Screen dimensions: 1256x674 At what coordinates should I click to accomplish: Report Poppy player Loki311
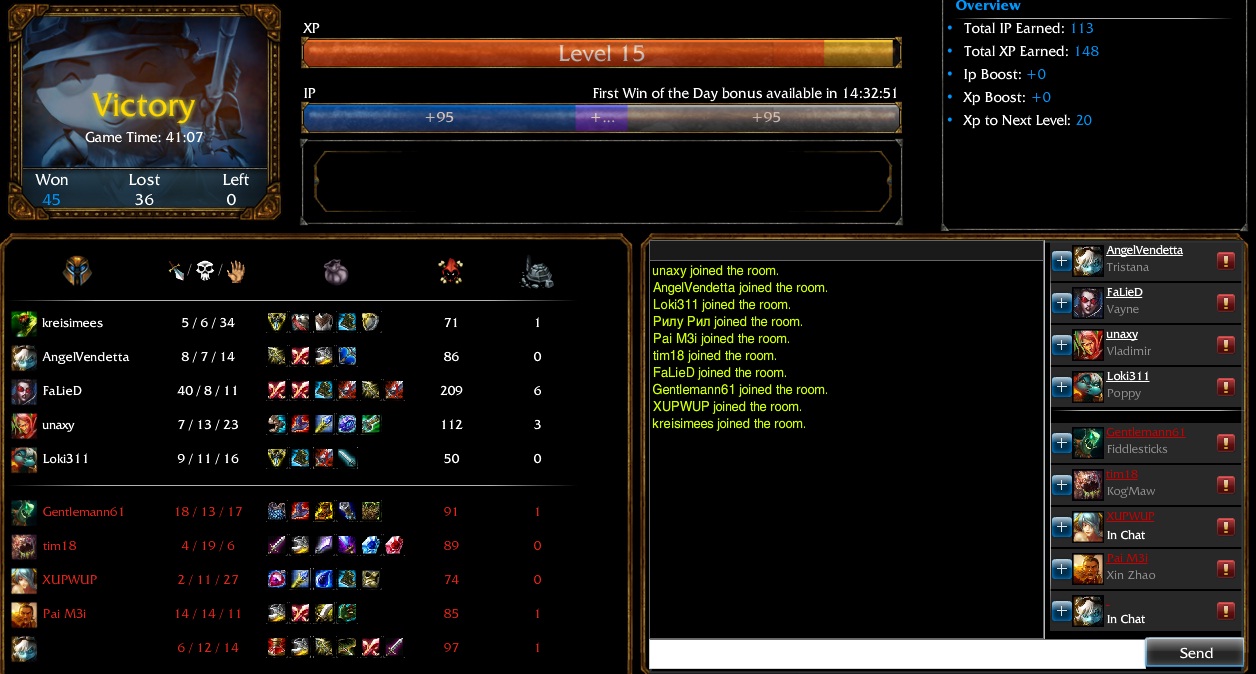(x=1225, y=387)
